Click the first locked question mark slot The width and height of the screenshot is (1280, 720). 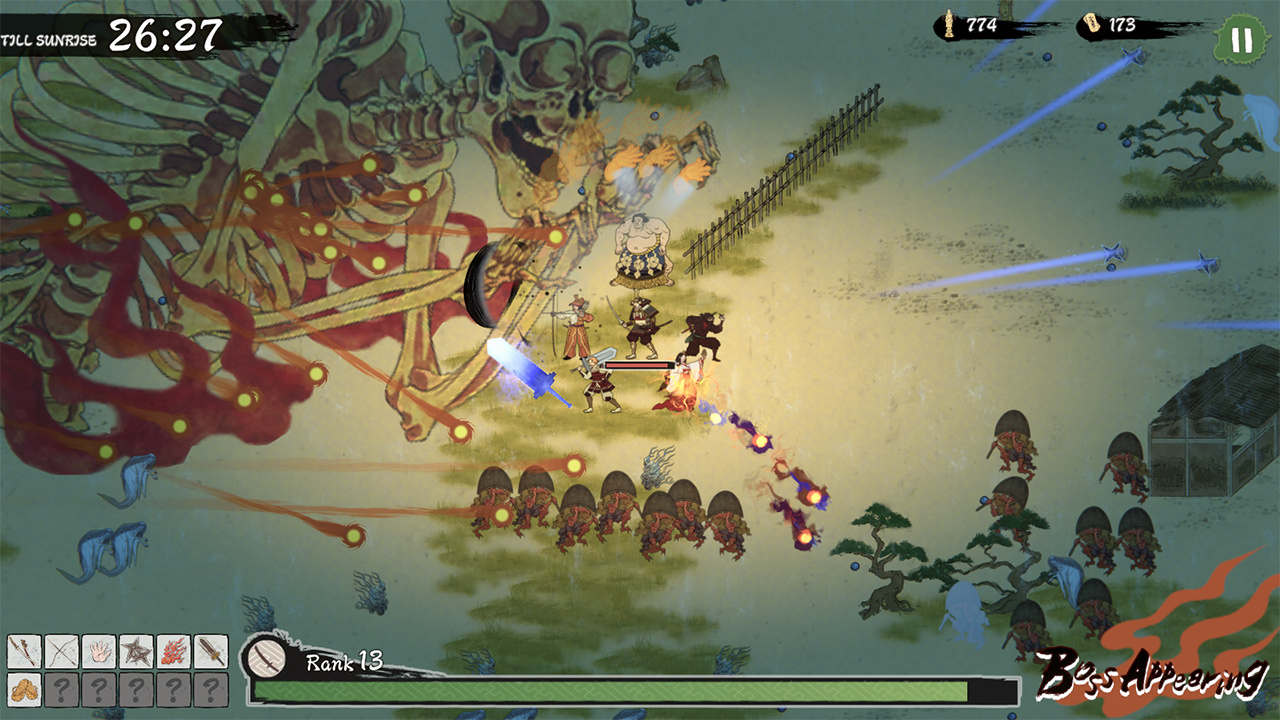tap(61, 690)
